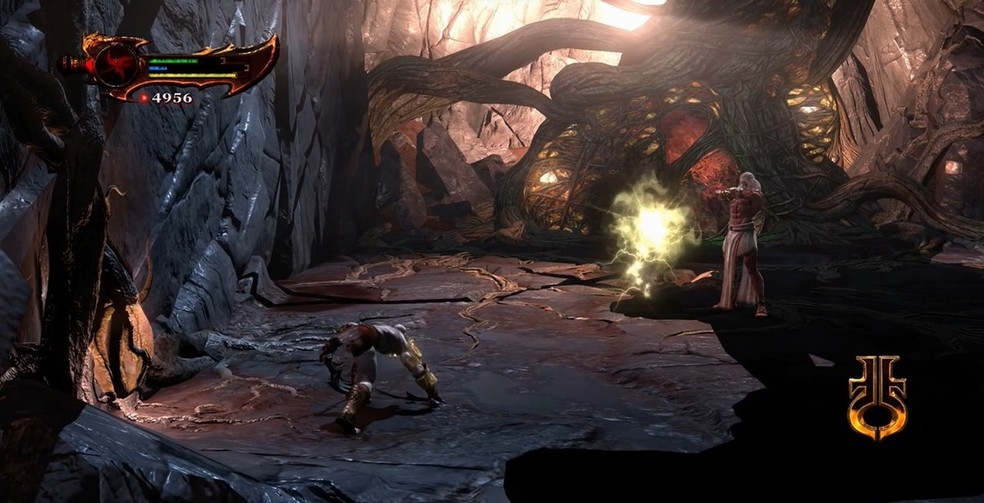984x503 pixels.
Task: Select the golden item emblem icon
Action: click(877, 396)
